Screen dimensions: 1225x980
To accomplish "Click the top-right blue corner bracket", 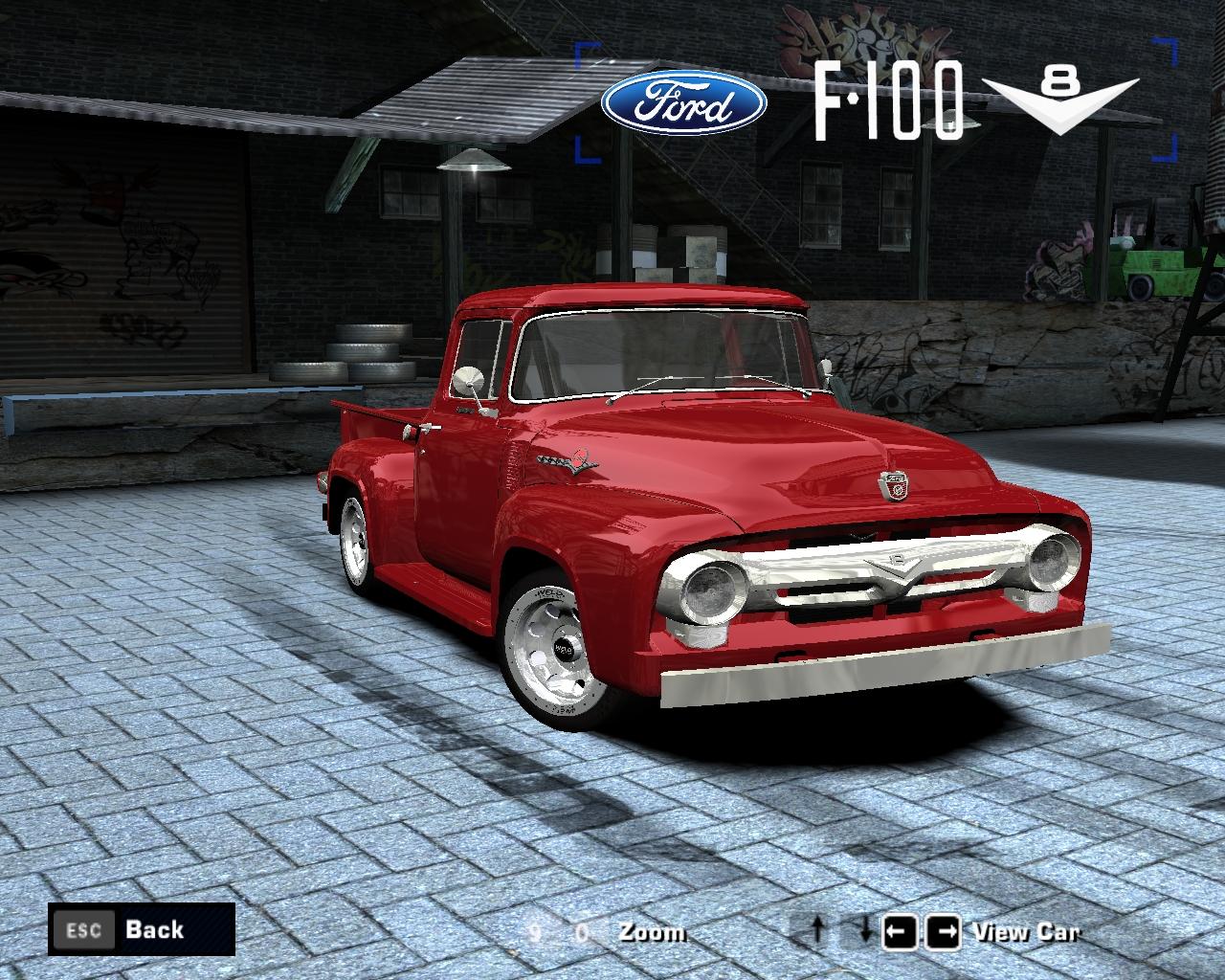I will [1164, 48].
